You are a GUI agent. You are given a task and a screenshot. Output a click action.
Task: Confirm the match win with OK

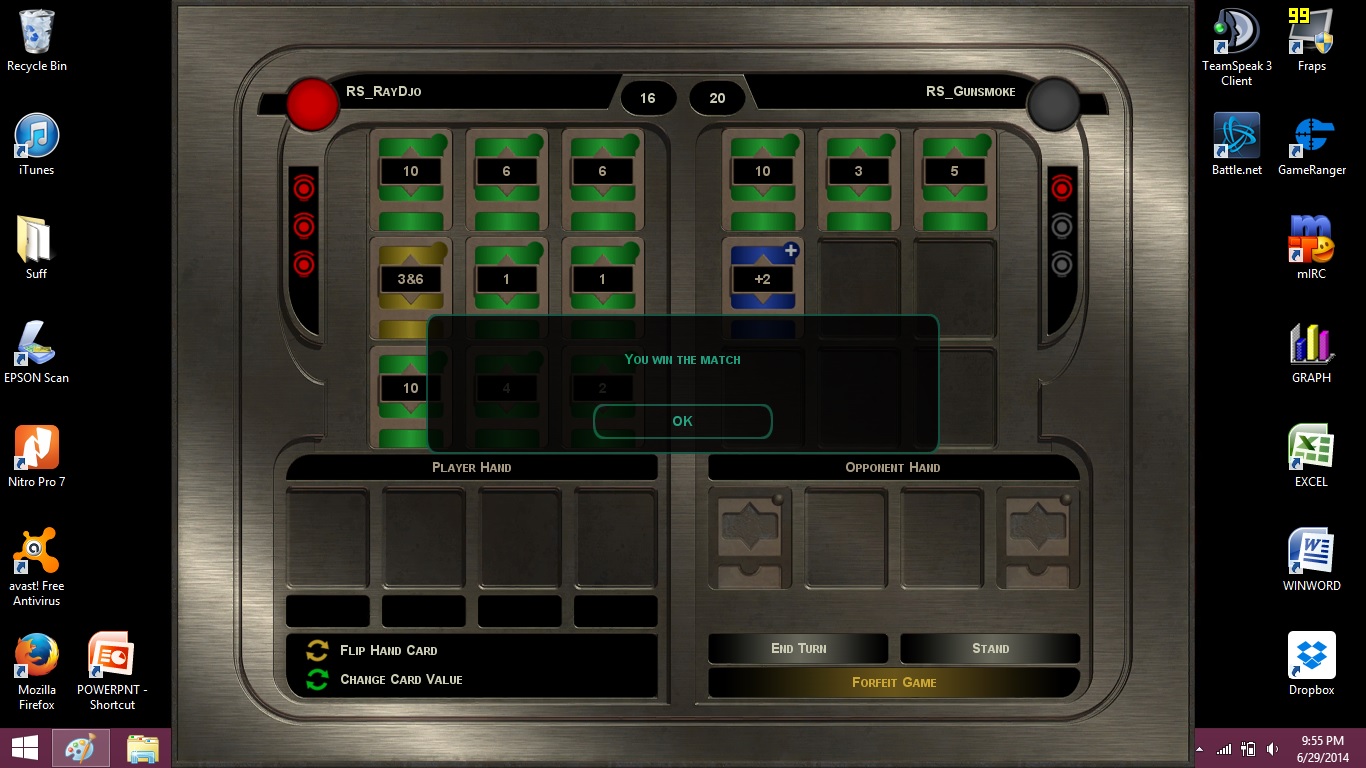point(682,421)
